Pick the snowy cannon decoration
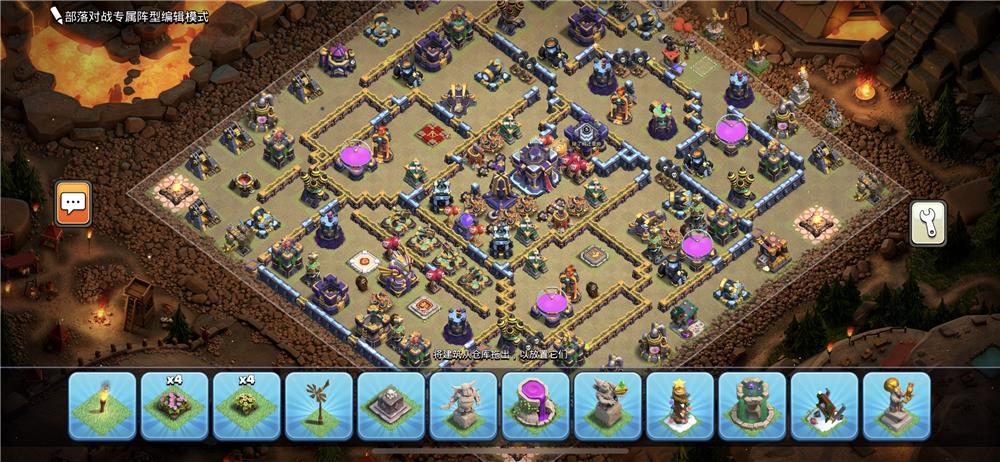 824,406
